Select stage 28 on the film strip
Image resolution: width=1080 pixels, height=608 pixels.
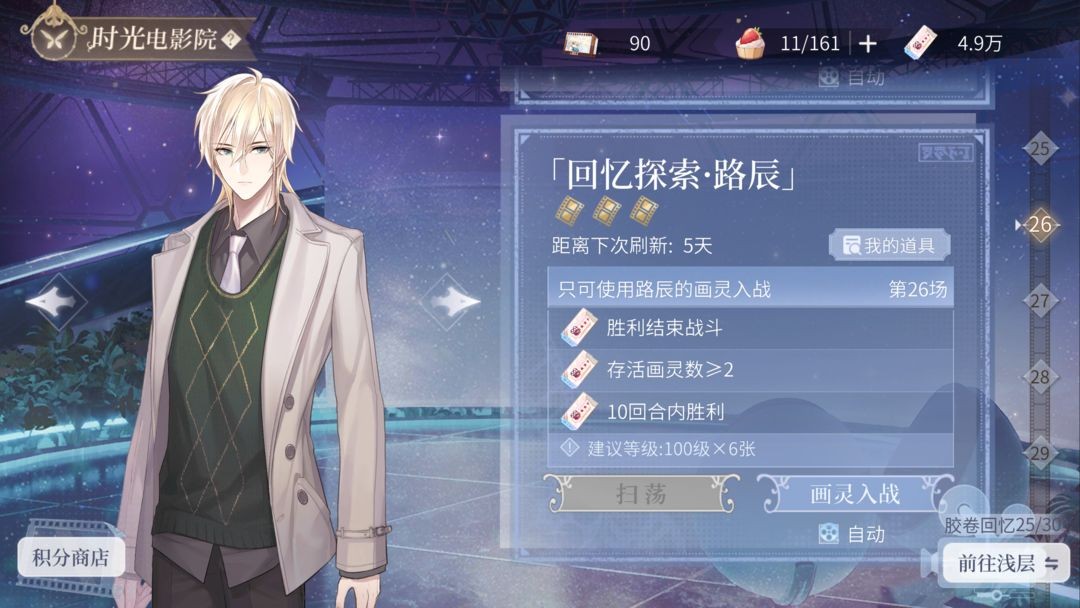pos(1040,377)
